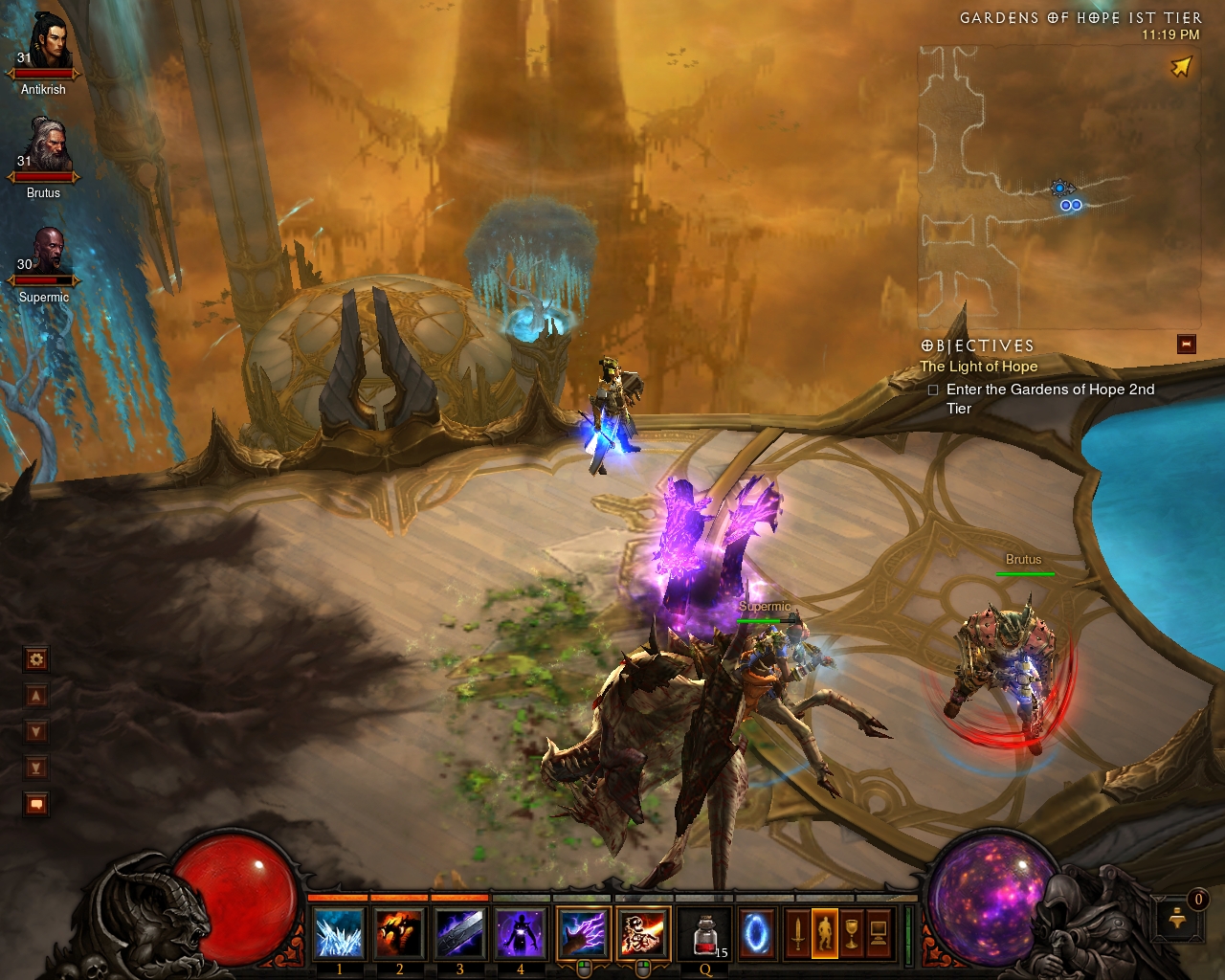1225x980 pixels.
Task: Use the fiery beast skill in slot 2
Action: (x=400, y=933)
